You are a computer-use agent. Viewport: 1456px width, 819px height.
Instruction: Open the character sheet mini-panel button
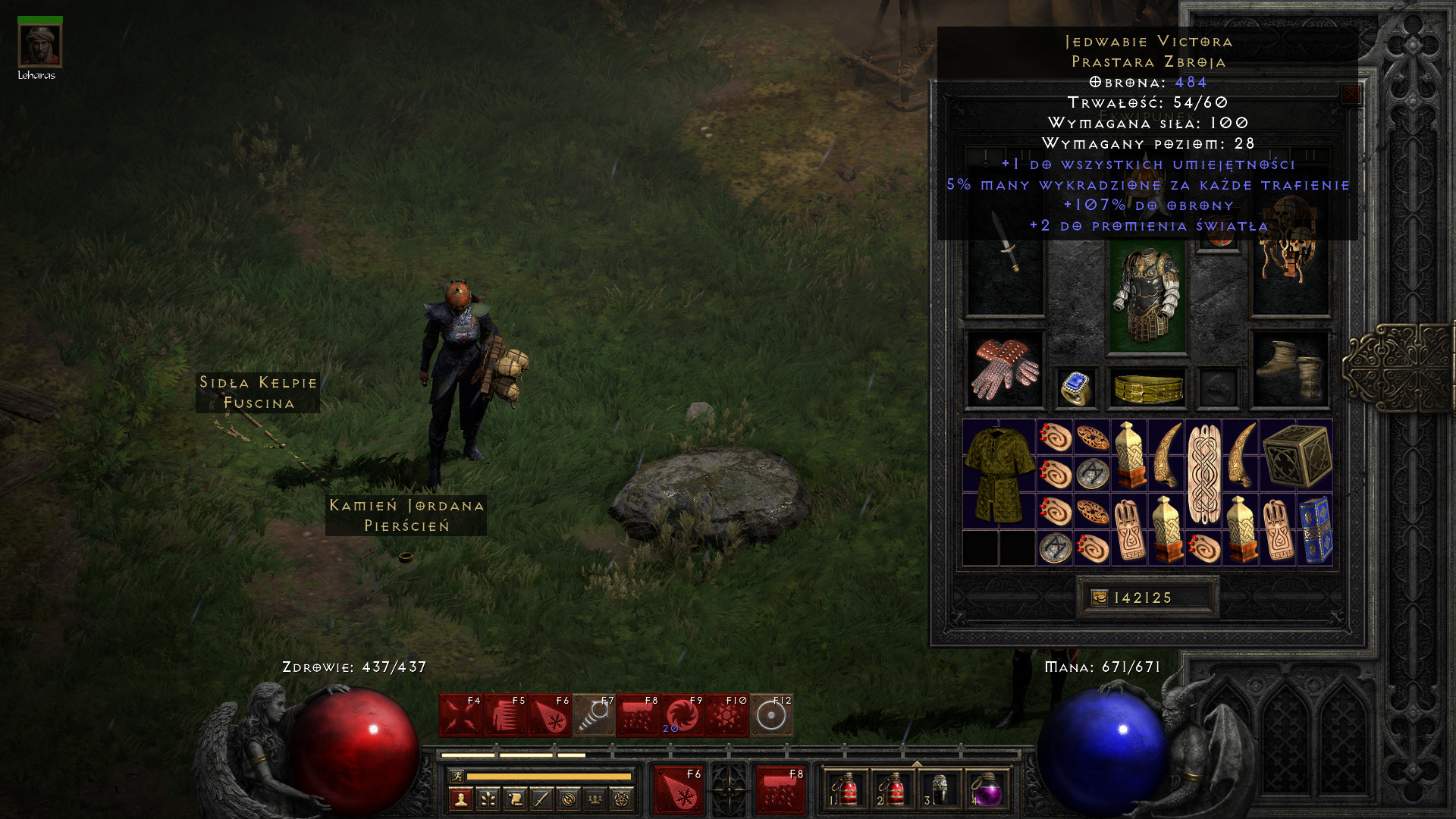[x=460, y=799]
